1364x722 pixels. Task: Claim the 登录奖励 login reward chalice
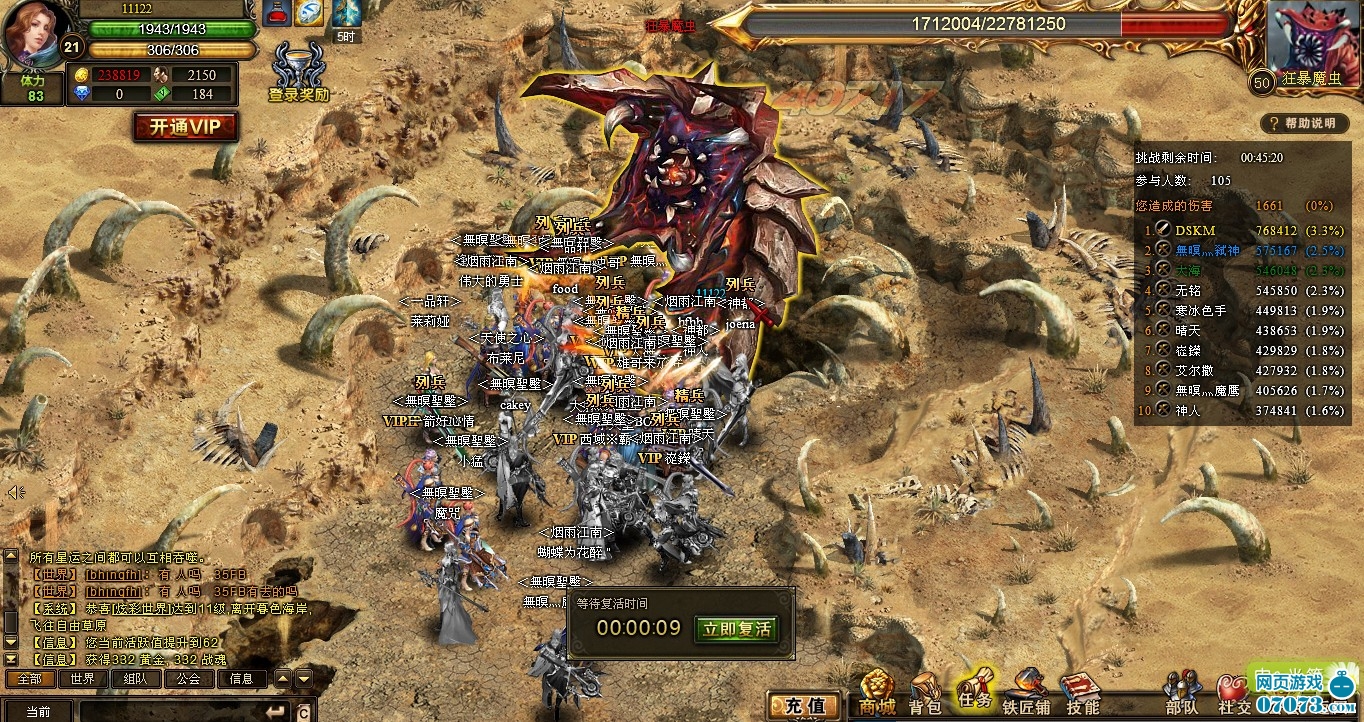tap(297, 70)
